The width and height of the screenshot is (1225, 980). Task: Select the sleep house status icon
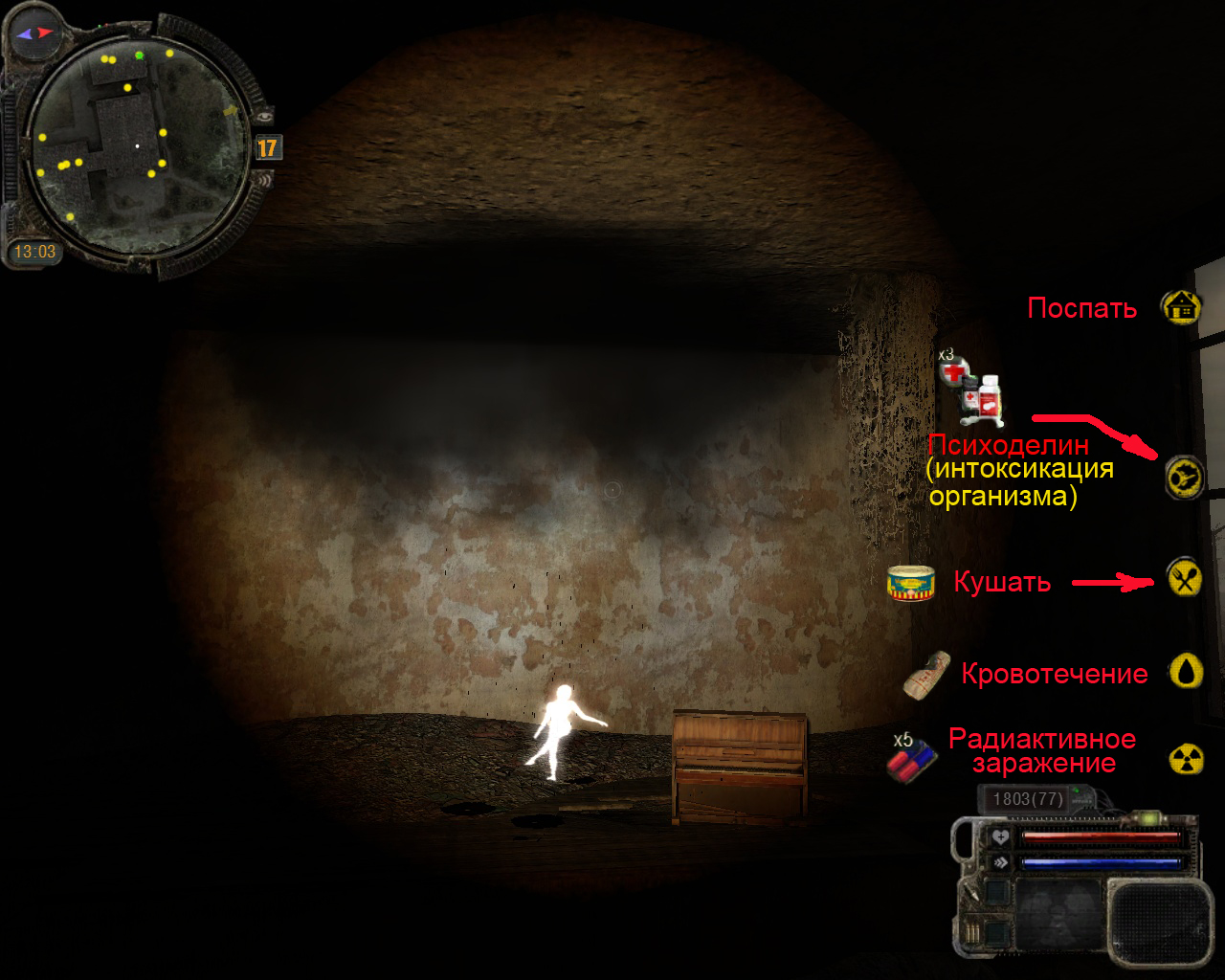pos(1183,307)
